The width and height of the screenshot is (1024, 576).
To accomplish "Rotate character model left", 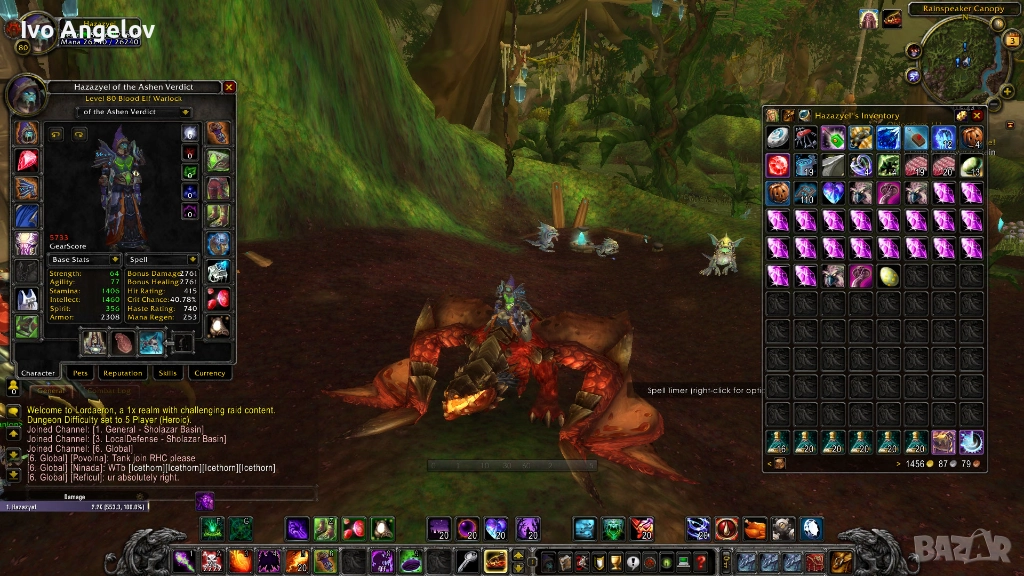I will point(56,133).
